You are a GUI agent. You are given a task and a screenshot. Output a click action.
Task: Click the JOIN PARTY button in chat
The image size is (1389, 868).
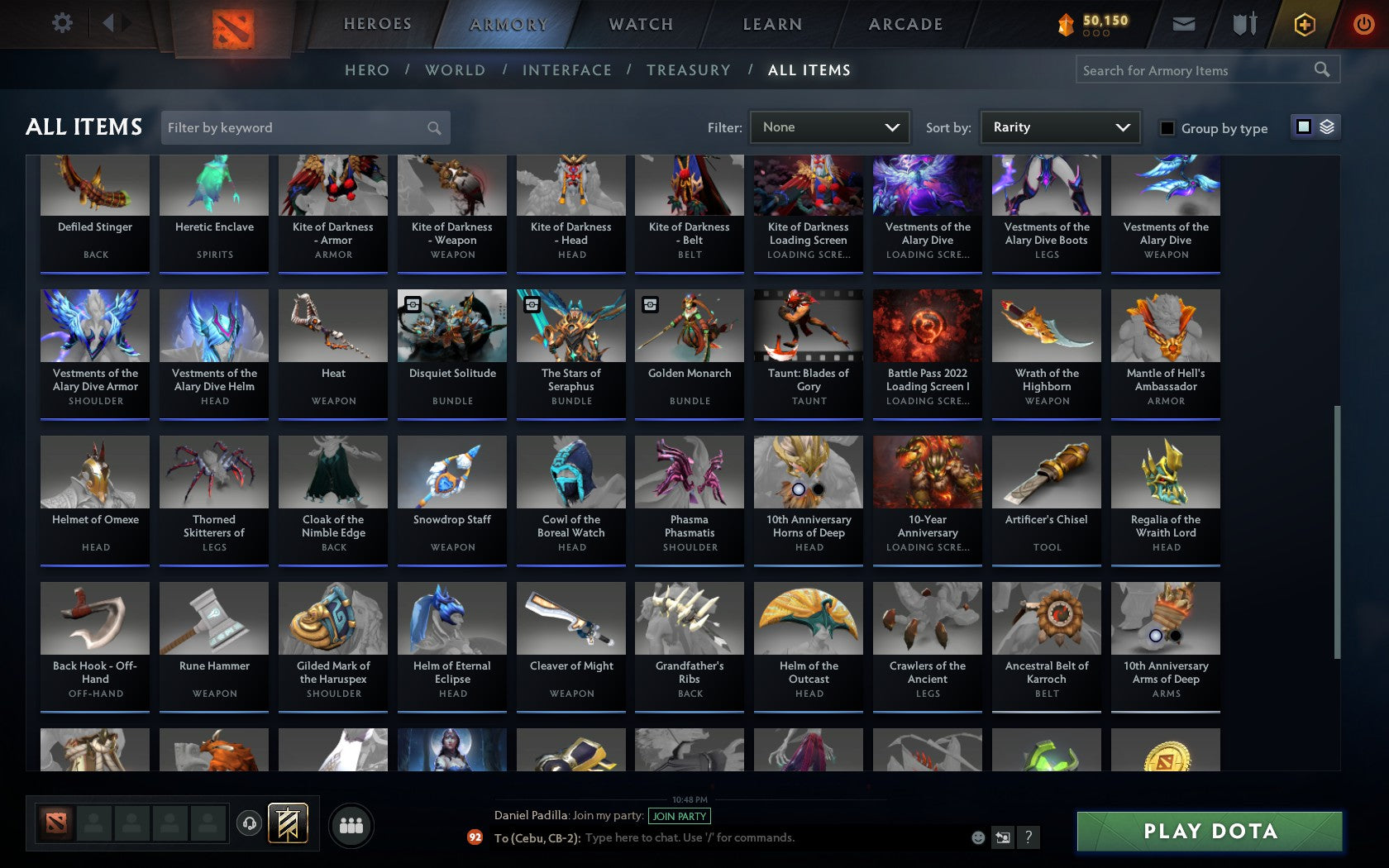click(x=678, y=816)
